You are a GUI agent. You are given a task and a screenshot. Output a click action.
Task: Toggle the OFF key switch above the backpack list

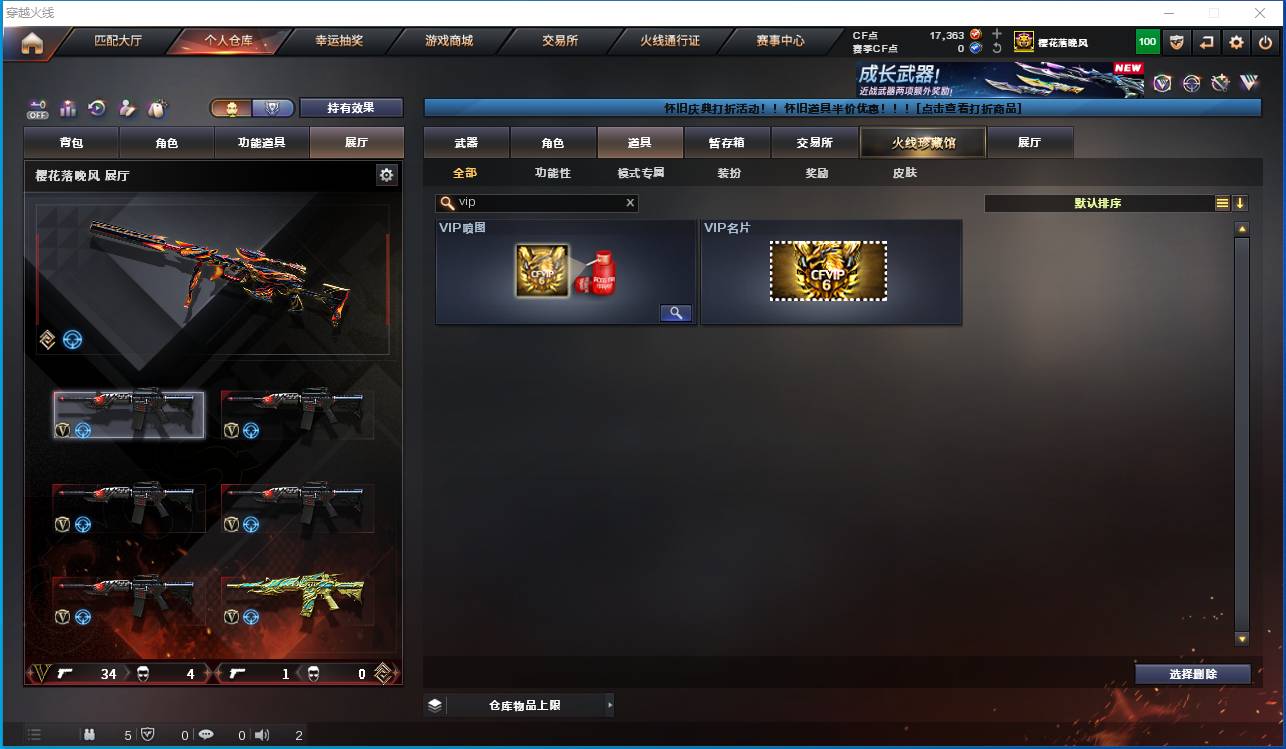38,106
